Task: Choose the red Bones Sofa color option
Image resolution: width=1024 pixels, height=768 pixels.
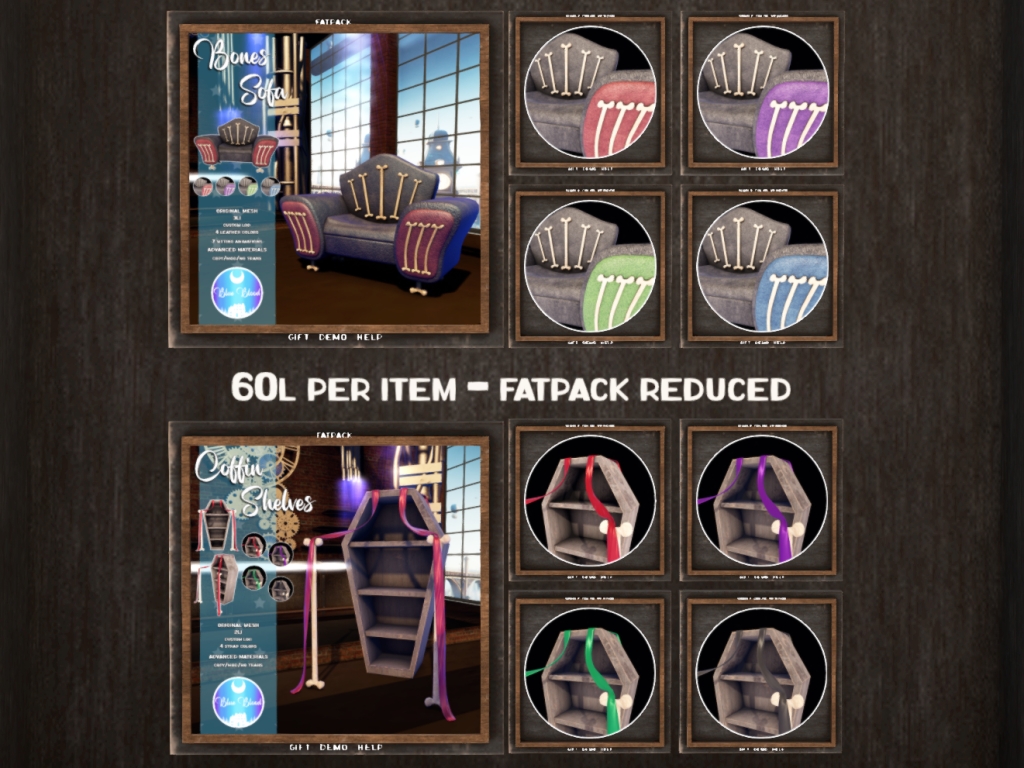Action: [x=589, y=91]
